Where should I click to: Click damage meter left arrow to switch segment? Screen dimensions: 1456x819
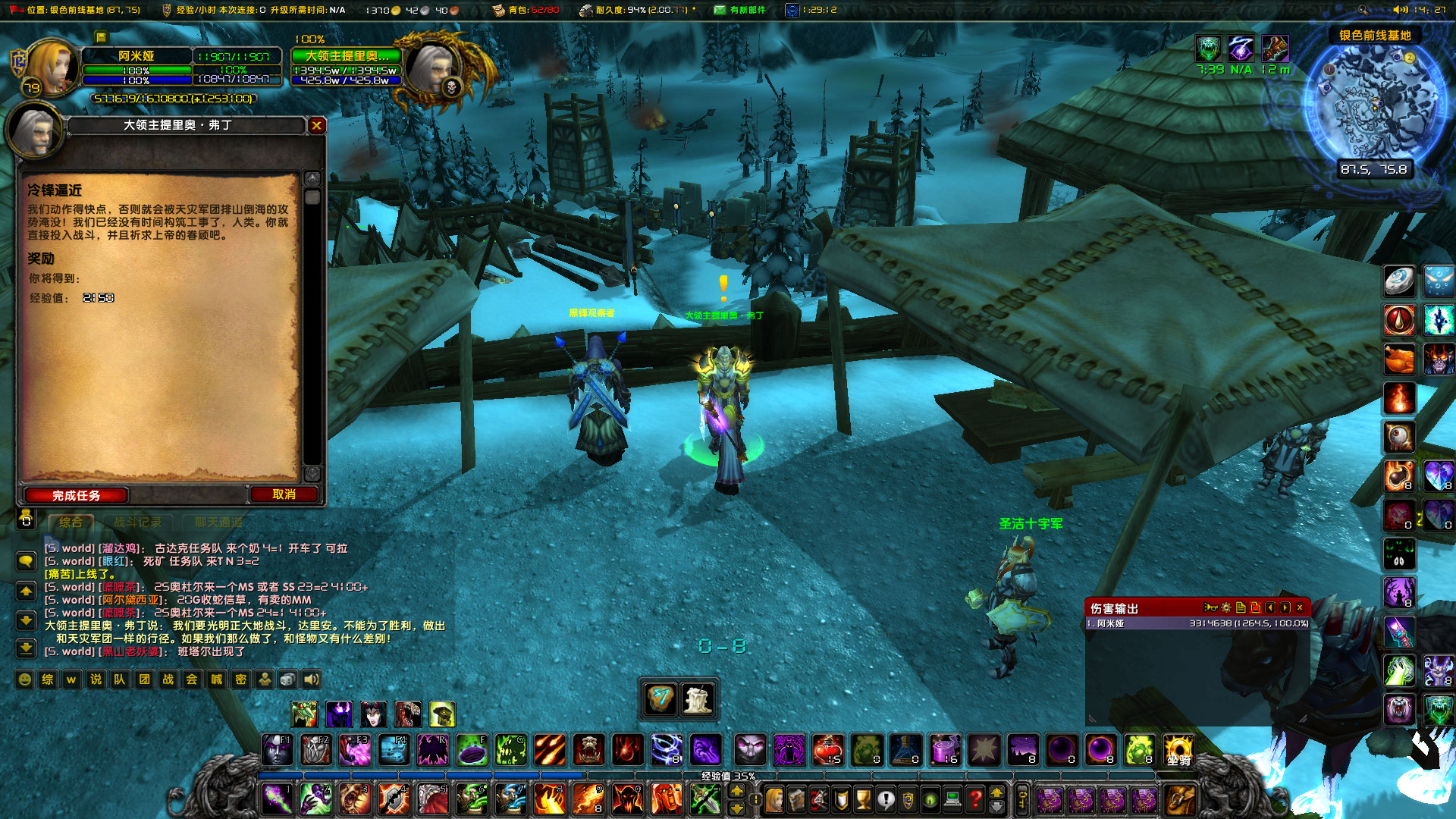pos(1270,607)
